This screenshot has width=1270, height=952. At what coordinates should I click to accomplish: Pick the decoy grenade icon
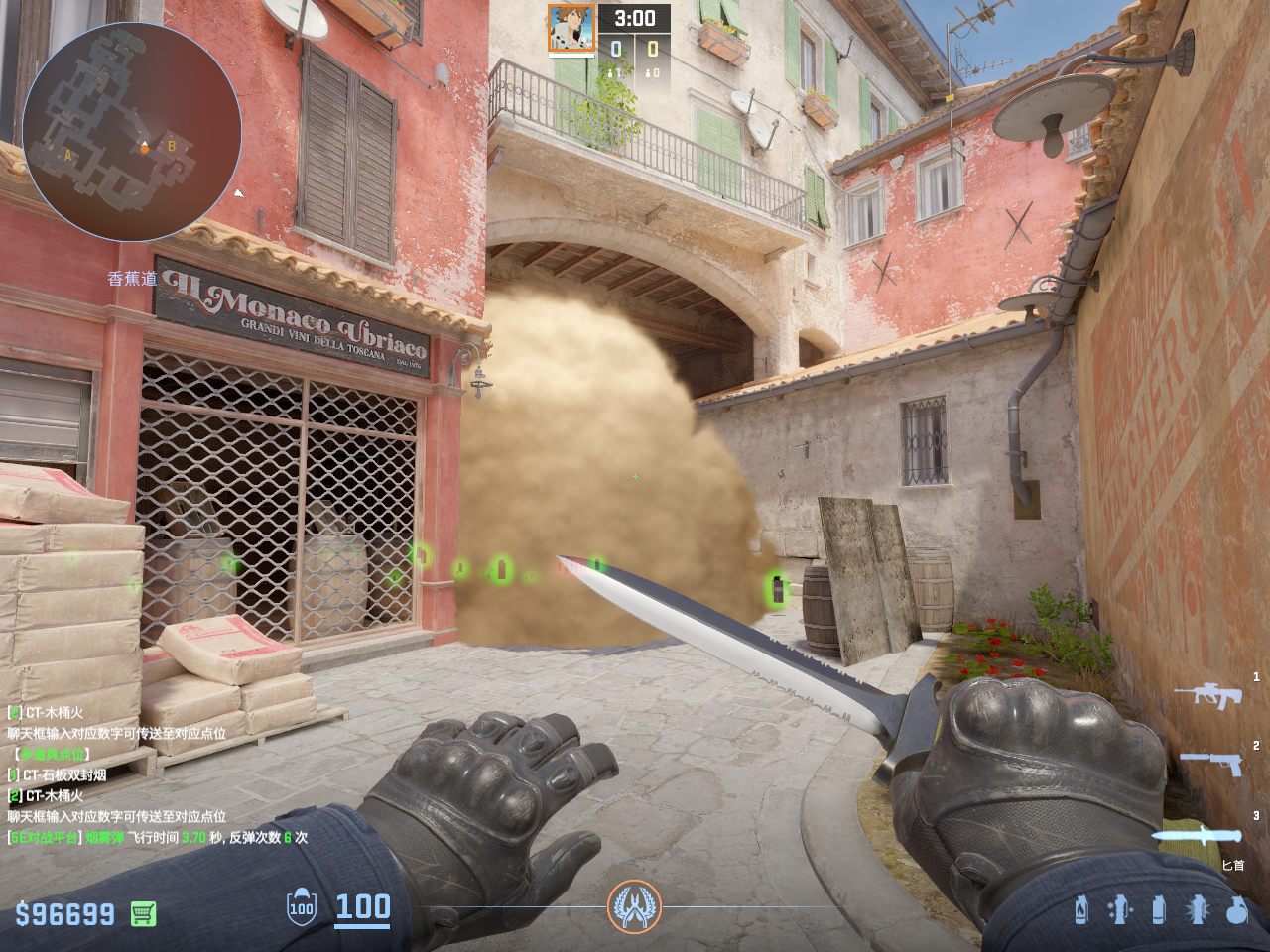point(1120,909)
